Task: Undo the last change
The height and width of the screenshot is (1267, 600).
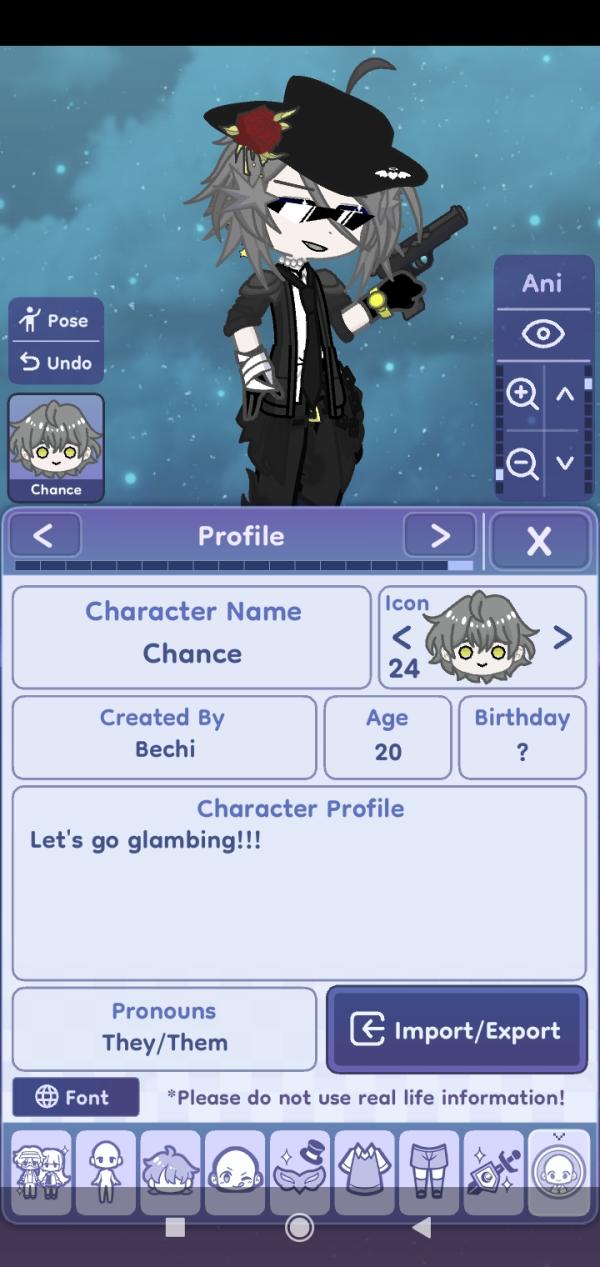Action: click(56, 363)
